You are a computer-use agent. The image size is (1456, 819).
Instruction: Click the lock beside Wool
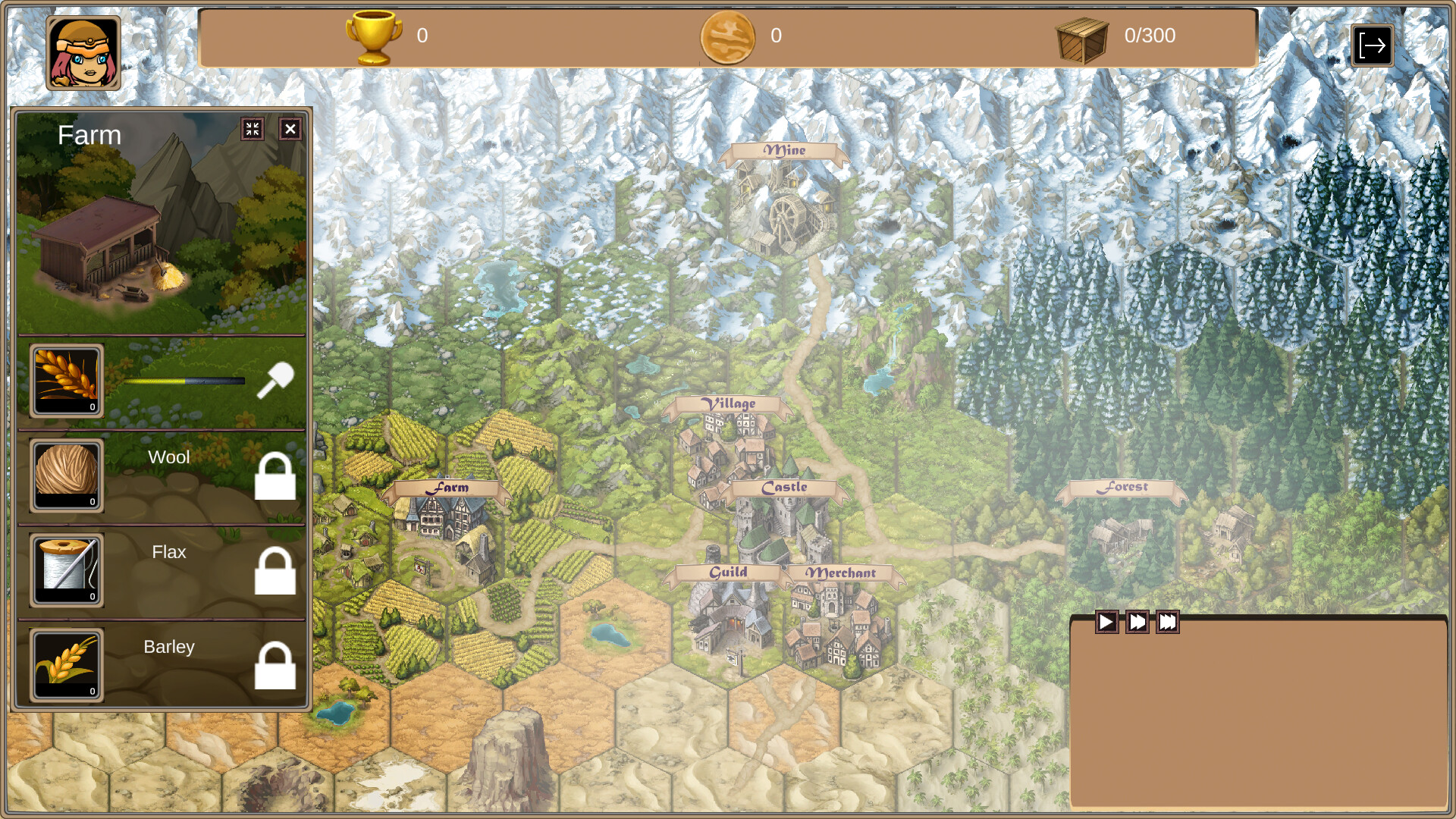pyautogui.click(x=276, y=478)
